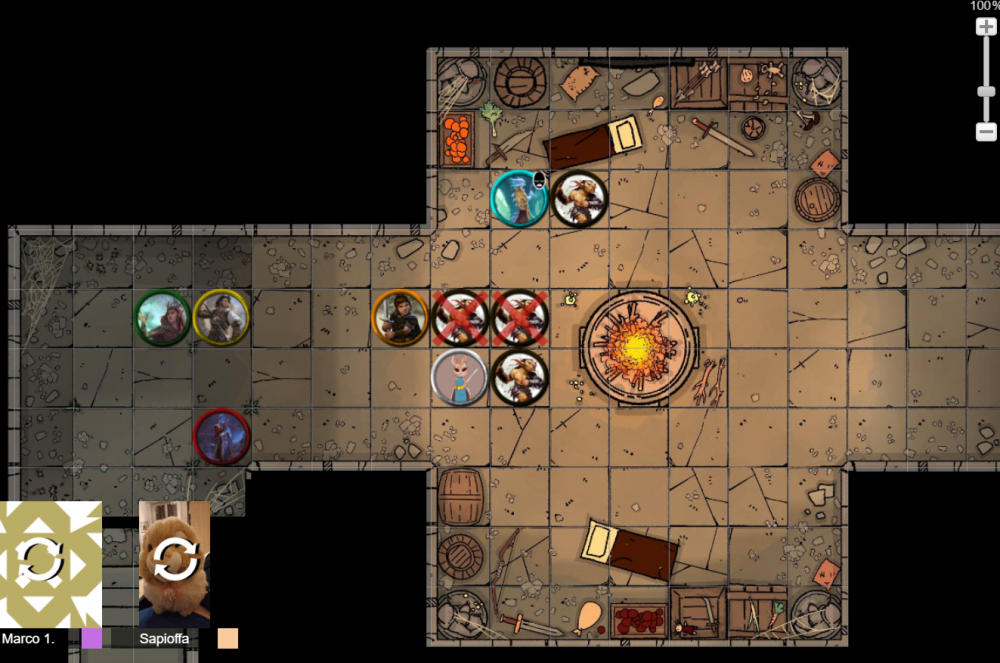Click the zoom-in plus button

pyautogui.click(x=986, y=27)
